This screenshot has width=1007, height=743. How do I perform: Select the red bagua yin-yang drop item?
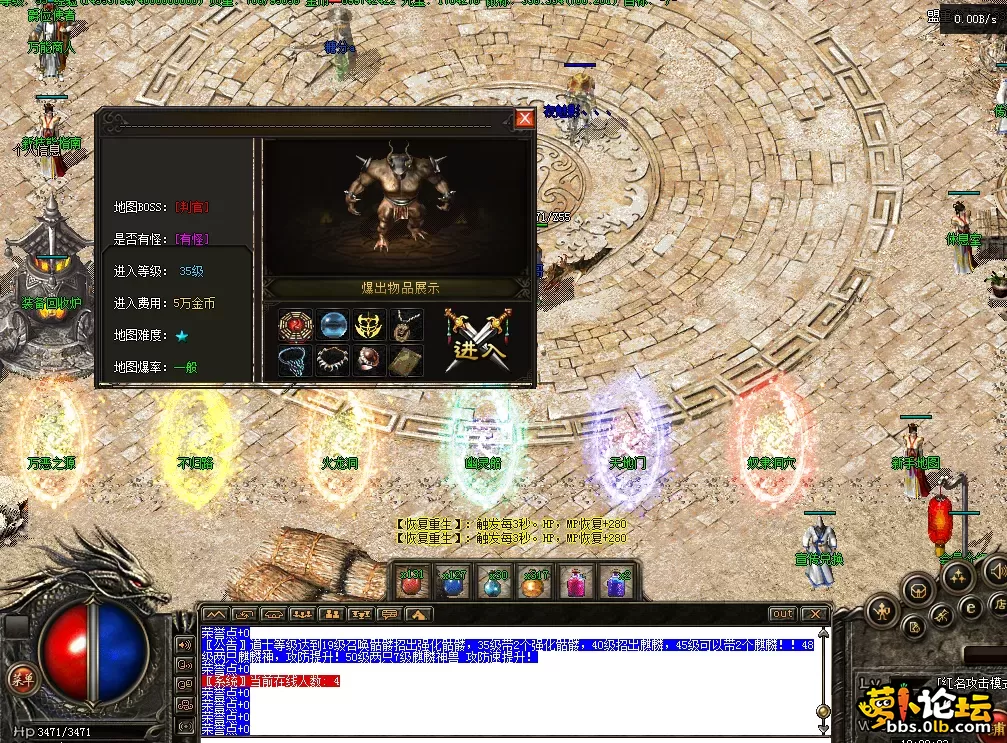[x=295, y=325]
